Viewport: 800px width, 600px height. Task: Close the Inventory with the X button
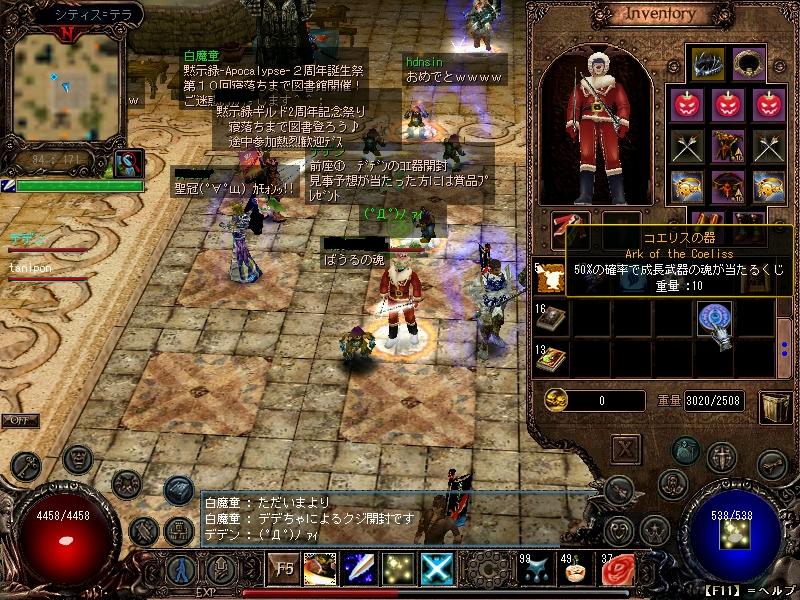coord(626,448)
